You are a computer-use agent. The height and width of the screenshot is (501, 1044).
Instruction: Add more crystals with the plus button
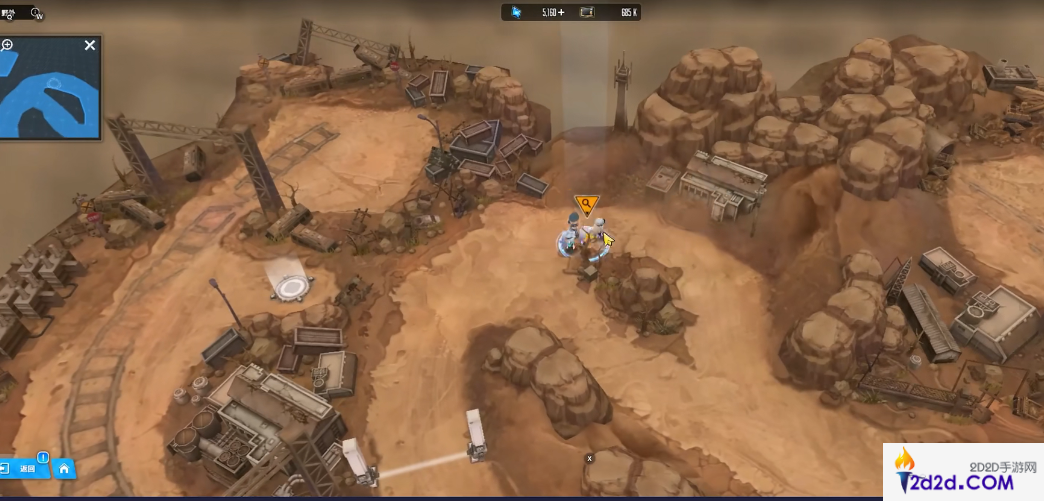click(x=560, y=12)
